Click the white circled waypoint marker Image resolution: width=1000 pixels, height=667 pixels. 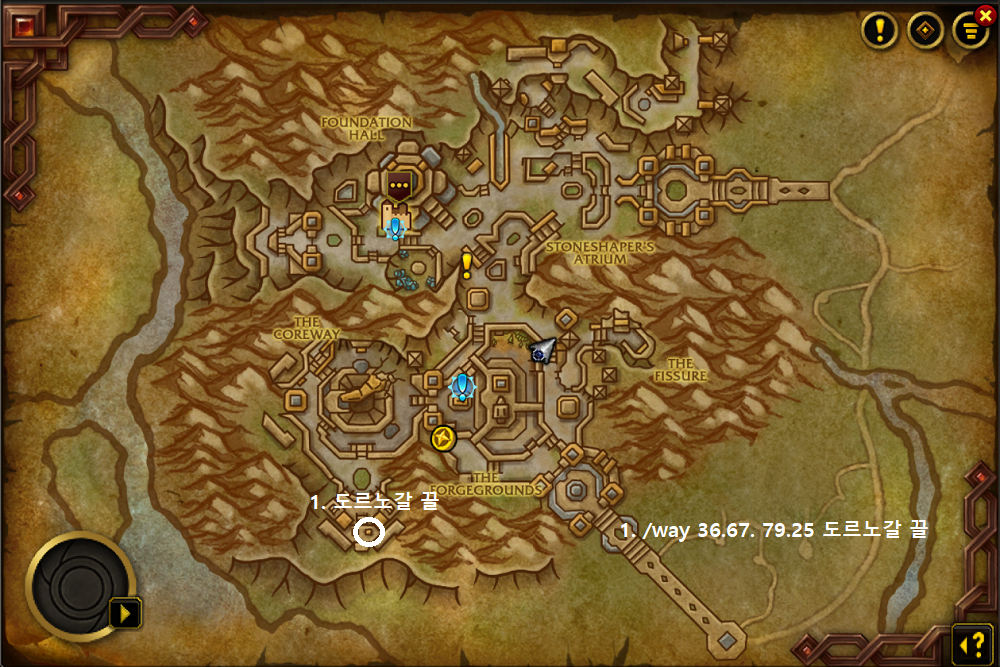pyautogui.click(x=368, y=533)
